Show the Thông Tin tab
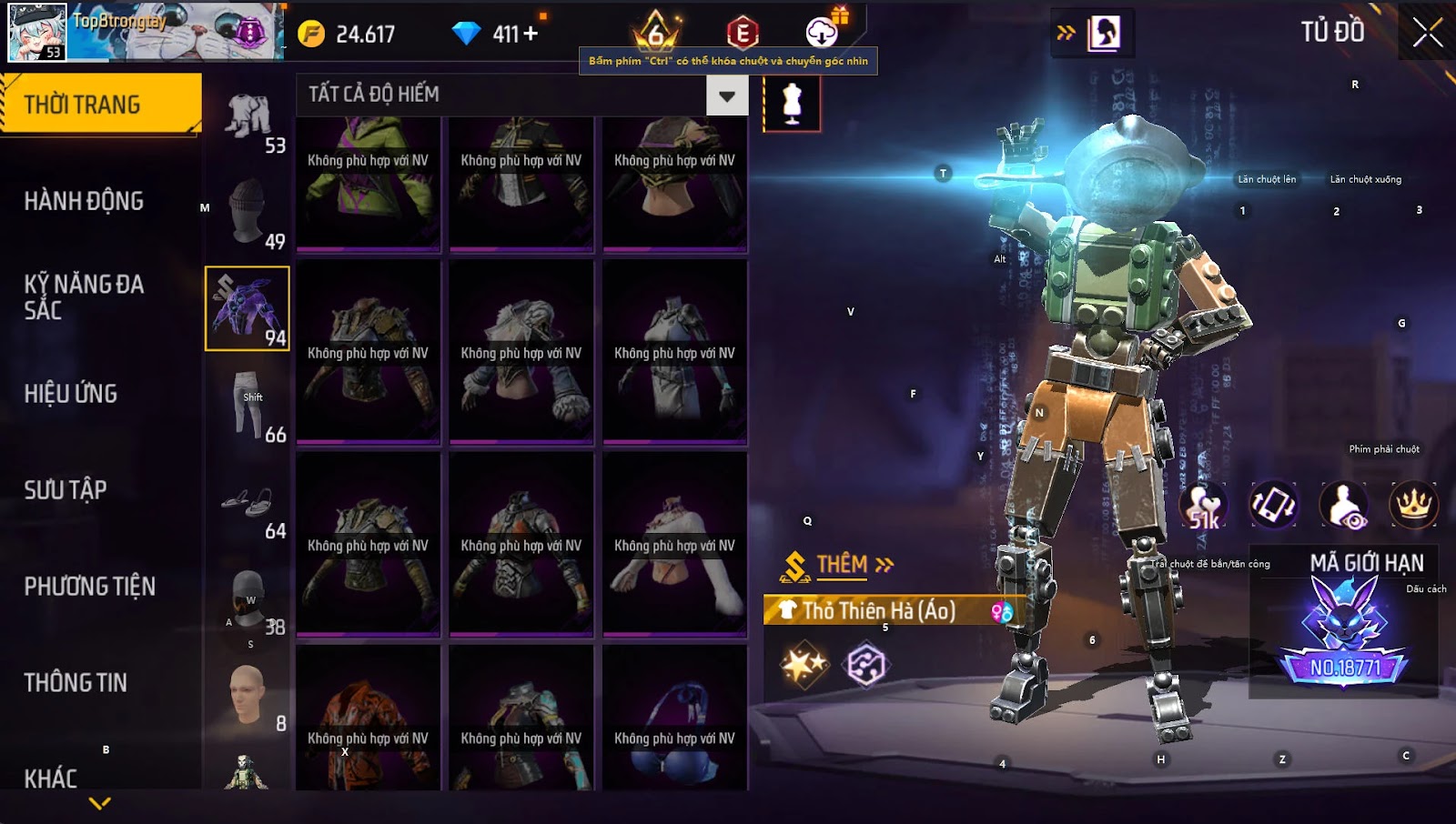Screen dimensions: 1456x824 76,683
